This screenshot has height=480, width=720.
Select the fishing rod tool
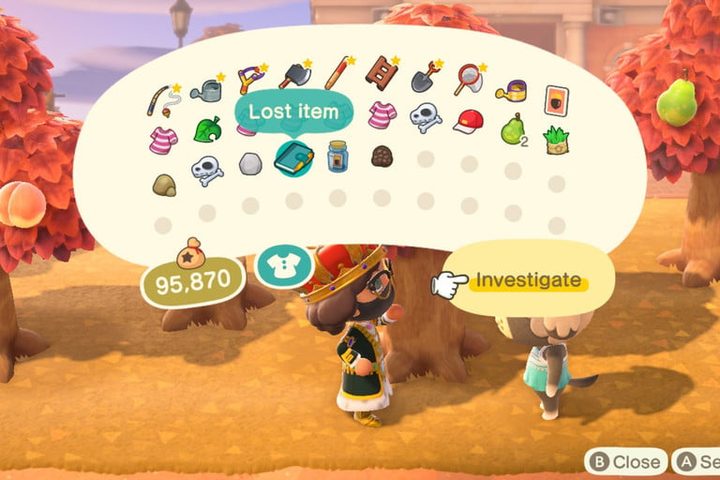(x=161, y=98)
